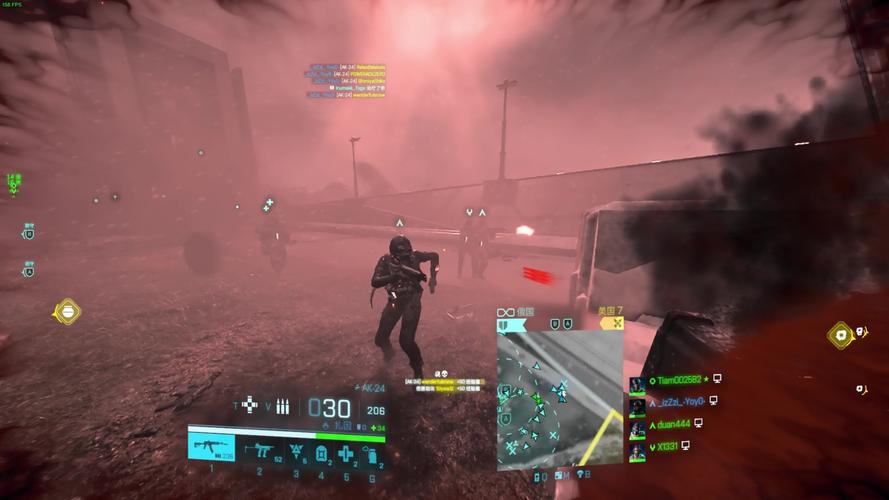Click objective A marker on left edge
The image size is (889, 500).
(x=29, y=269)
